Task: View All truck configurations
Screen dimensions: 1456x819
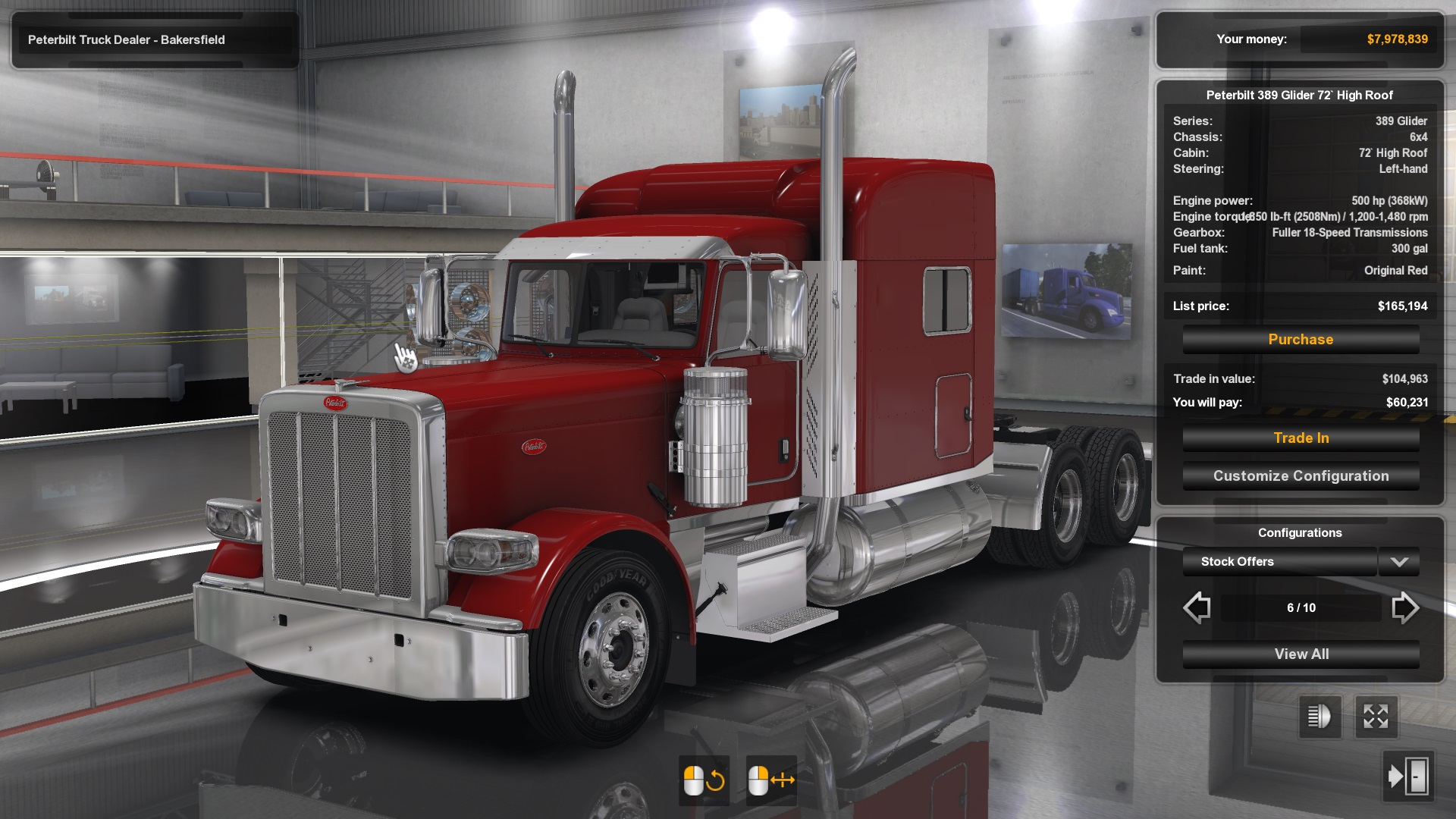Action: pos(1301,654)
